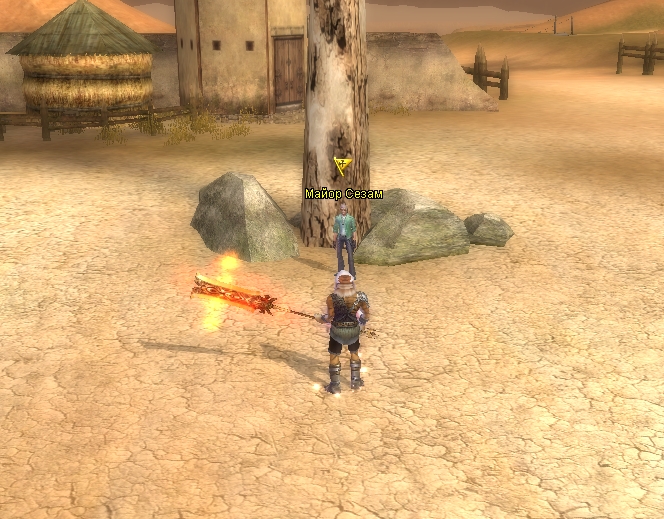This screenshot has height=519, width=664.
Task: Click the Майор Сезам name label
Action: tap(343, 194)
